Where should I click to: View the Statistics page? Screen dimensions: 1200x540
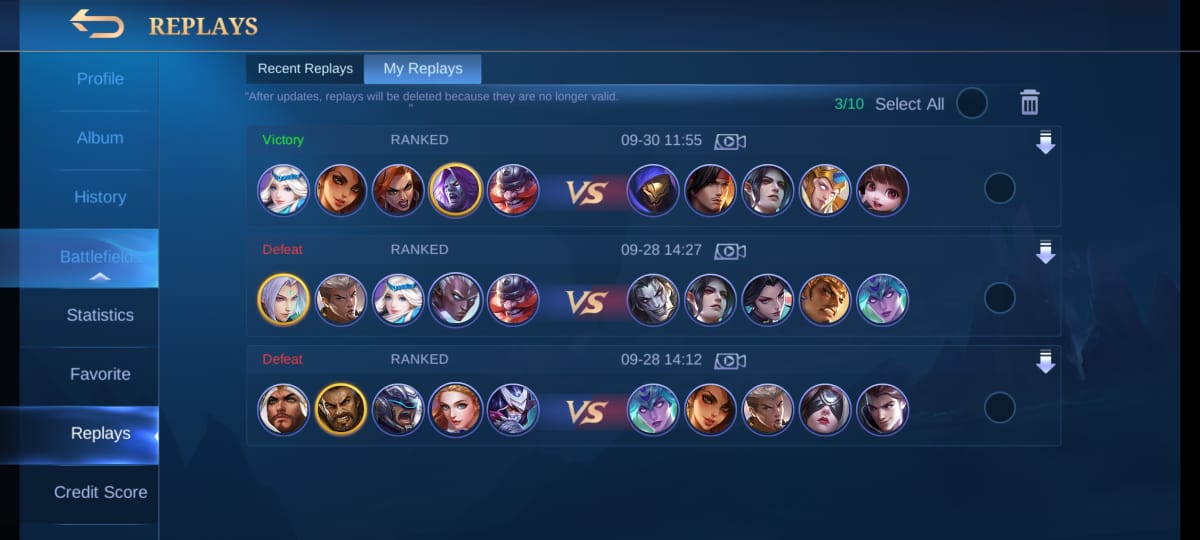[x=100, y=315]
